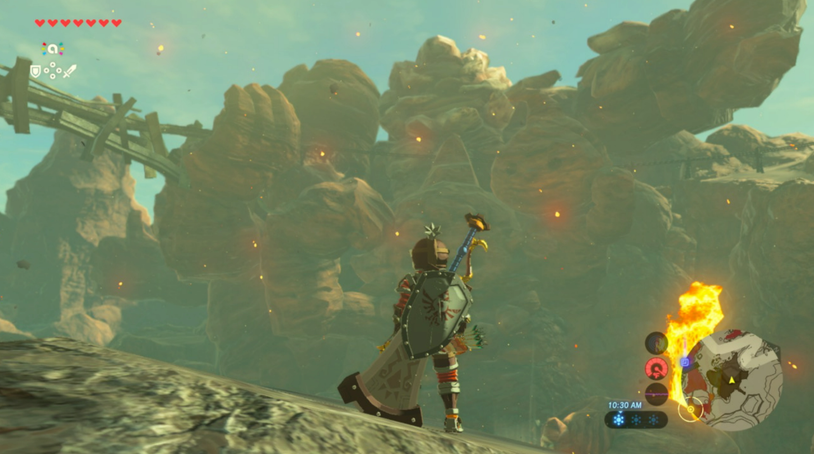
Task: Click the yellow circle objective marker
Action: click(689, 408)
